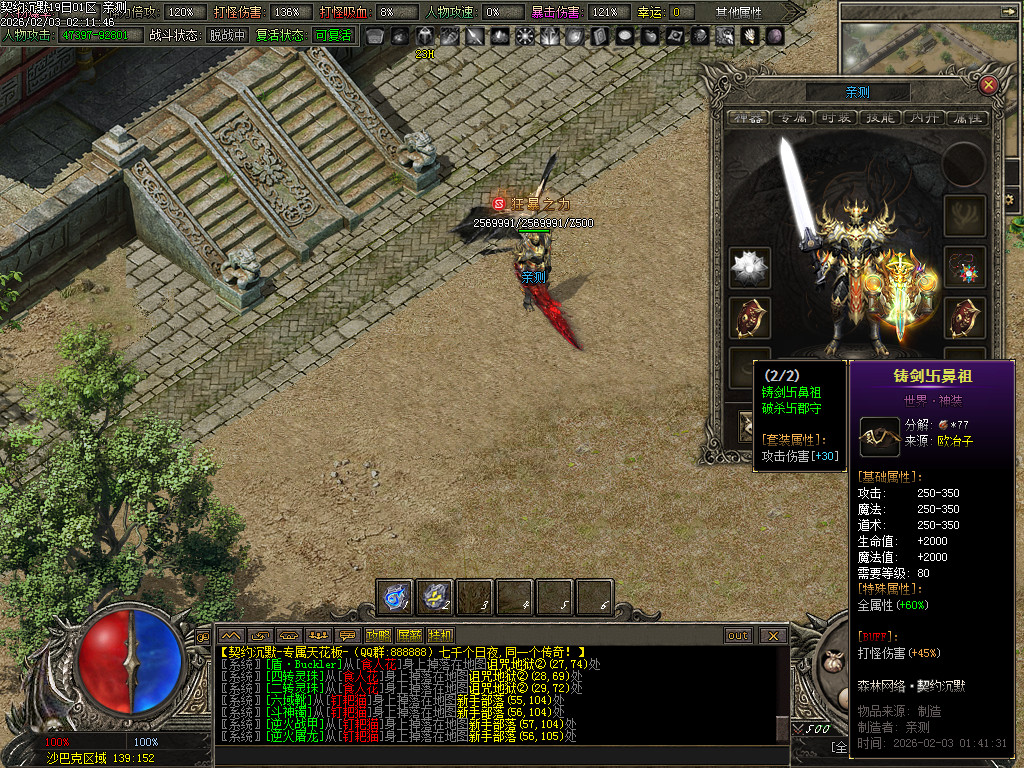This screenshot has height=768, width=1024.
Task: Use the hotbar slot 2 skill
Action: click(x=435, y=597)
